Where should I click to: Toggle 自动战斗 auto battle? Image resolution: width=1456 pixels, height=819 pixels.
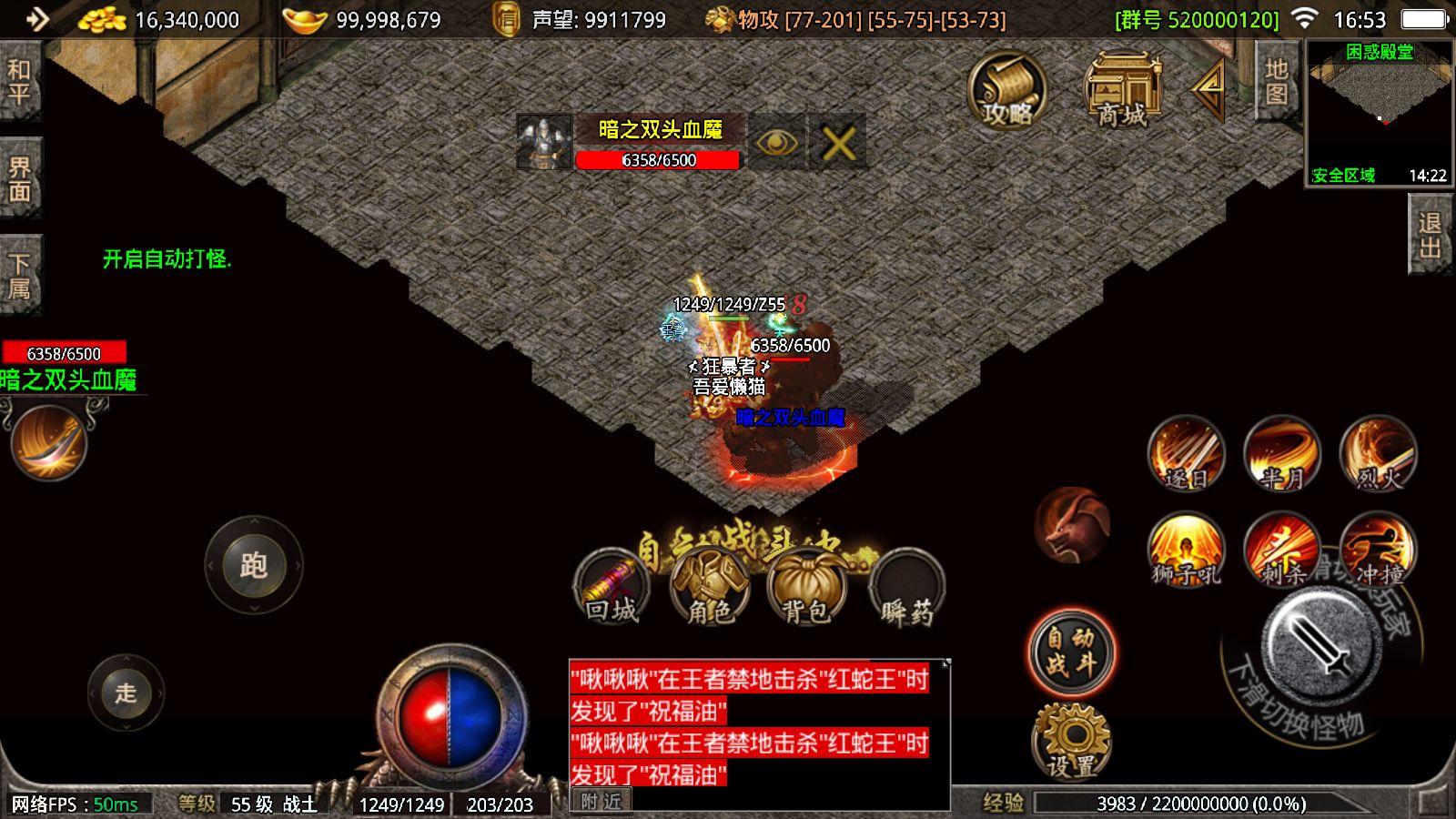pos(1071,652)
